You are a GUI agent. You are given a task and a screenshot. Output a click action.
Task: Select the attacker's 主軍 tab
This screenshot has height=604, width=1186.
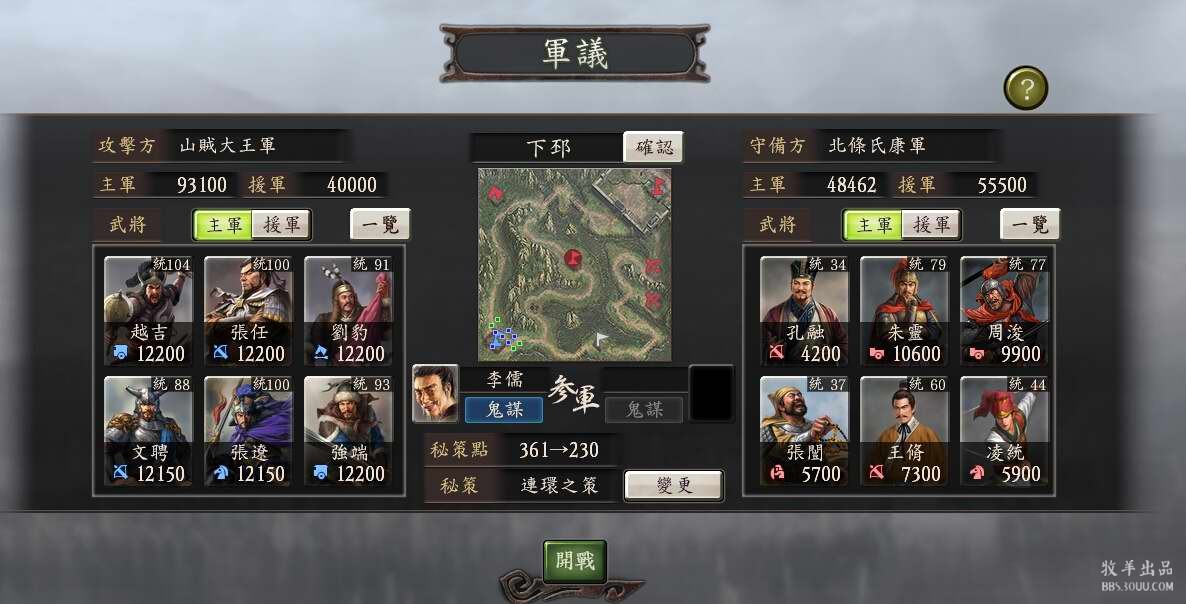tap(224, 225)
